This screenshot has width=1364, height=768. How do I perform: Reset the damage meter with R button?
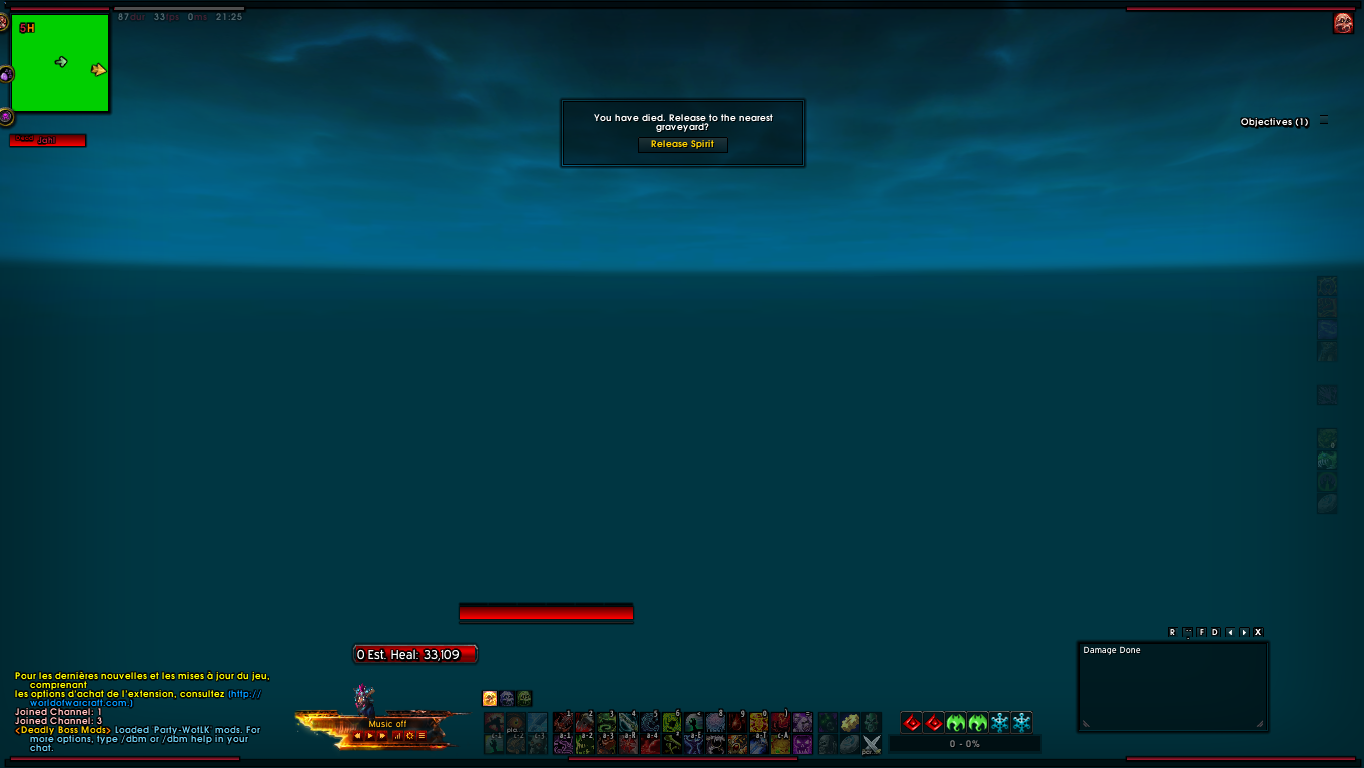click(1172, 632)
